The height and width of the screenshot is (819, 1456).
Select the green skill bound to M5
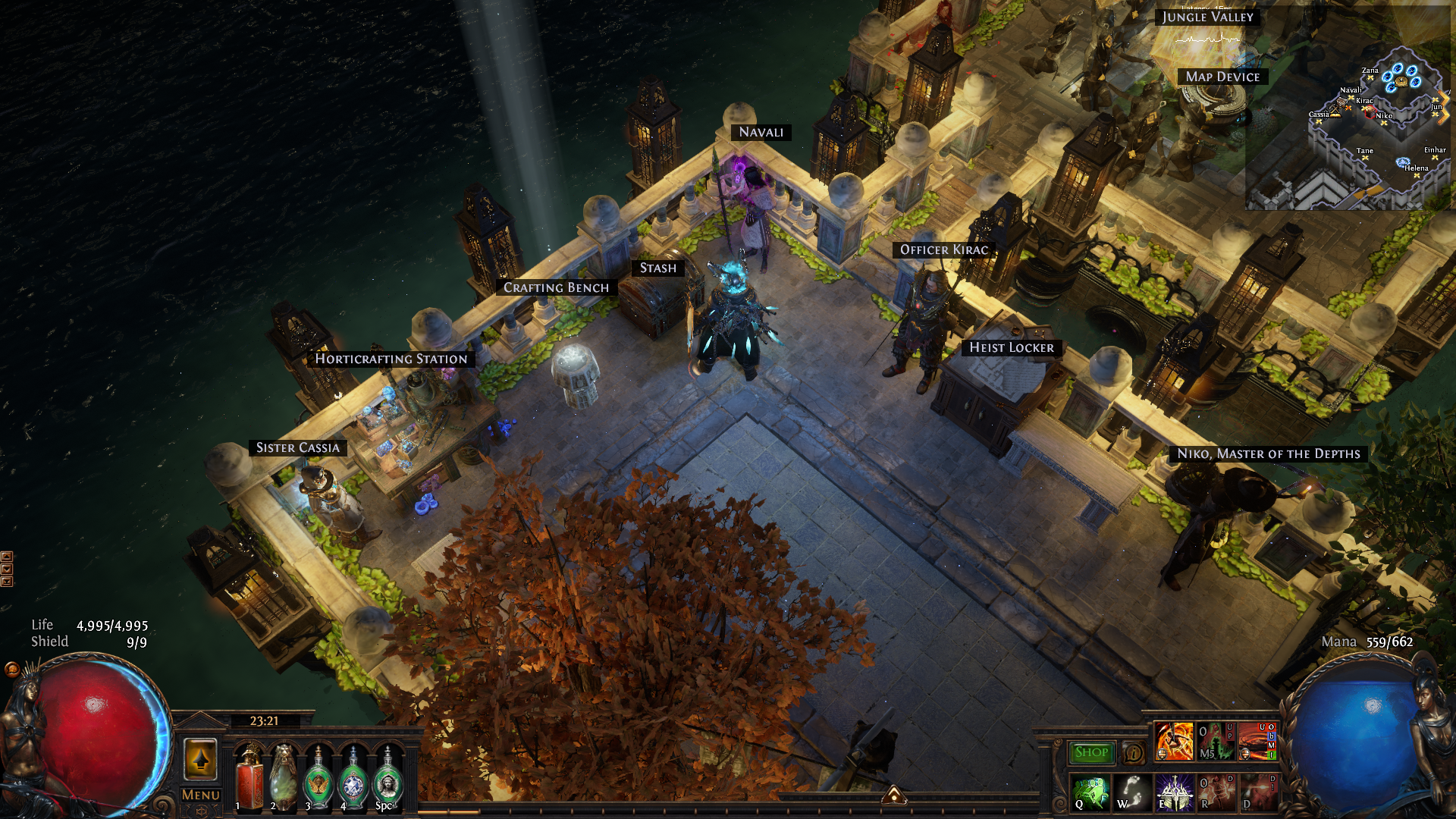point(1216,741)
